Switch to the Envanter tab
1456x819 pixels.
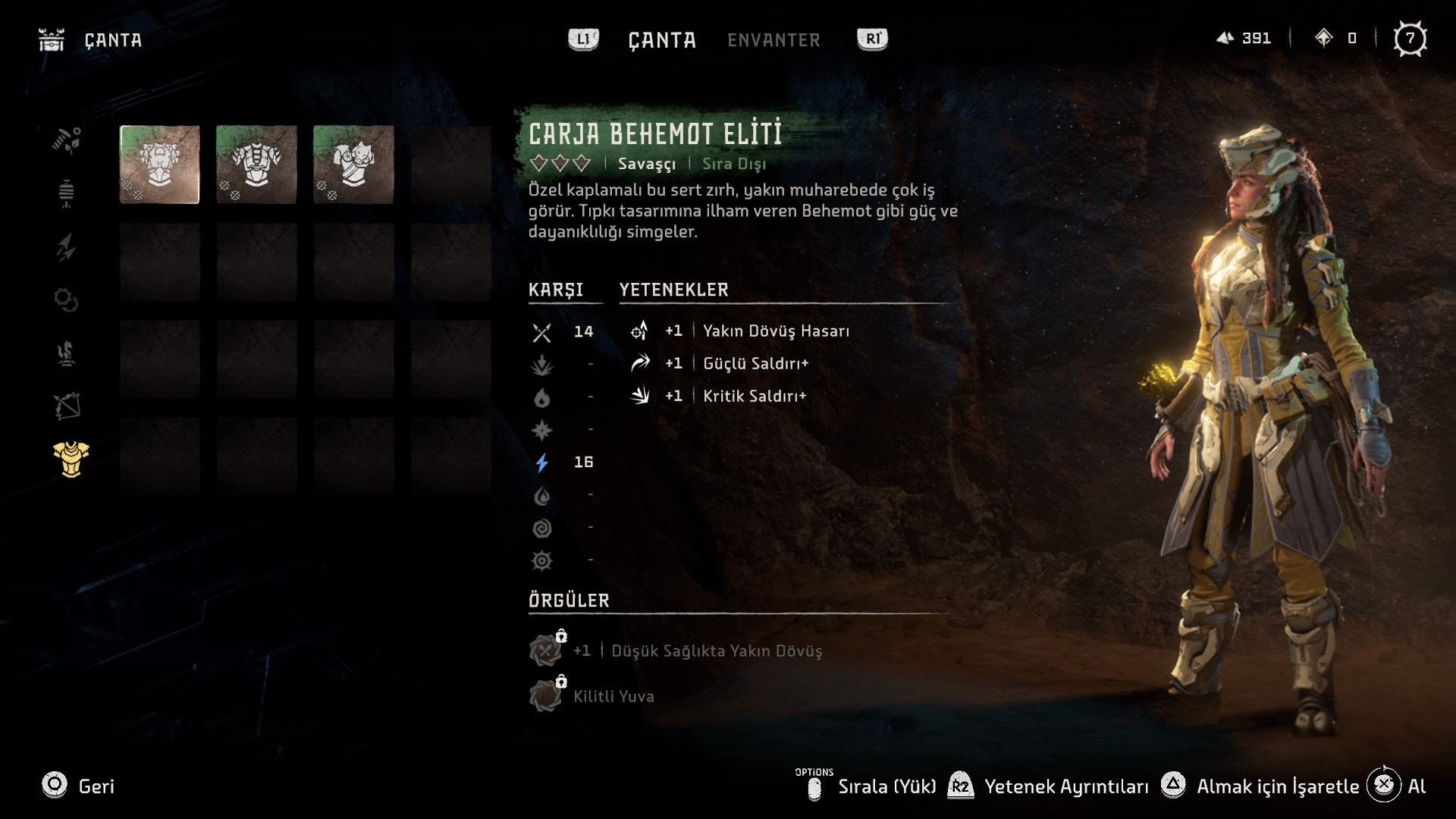pos(773,40)
